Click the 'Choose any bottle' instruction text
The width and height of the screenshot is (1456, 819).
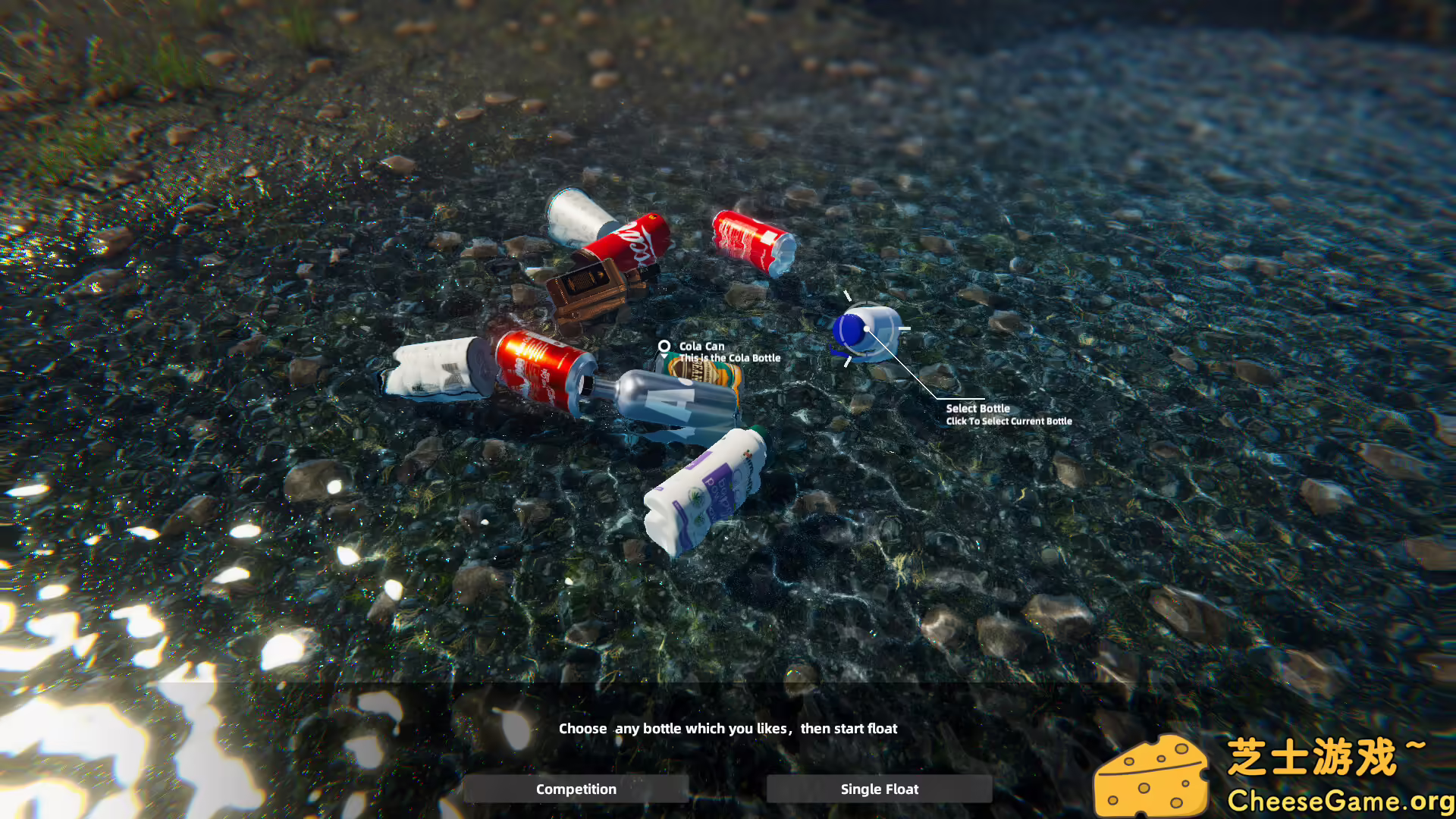point(728,728)
